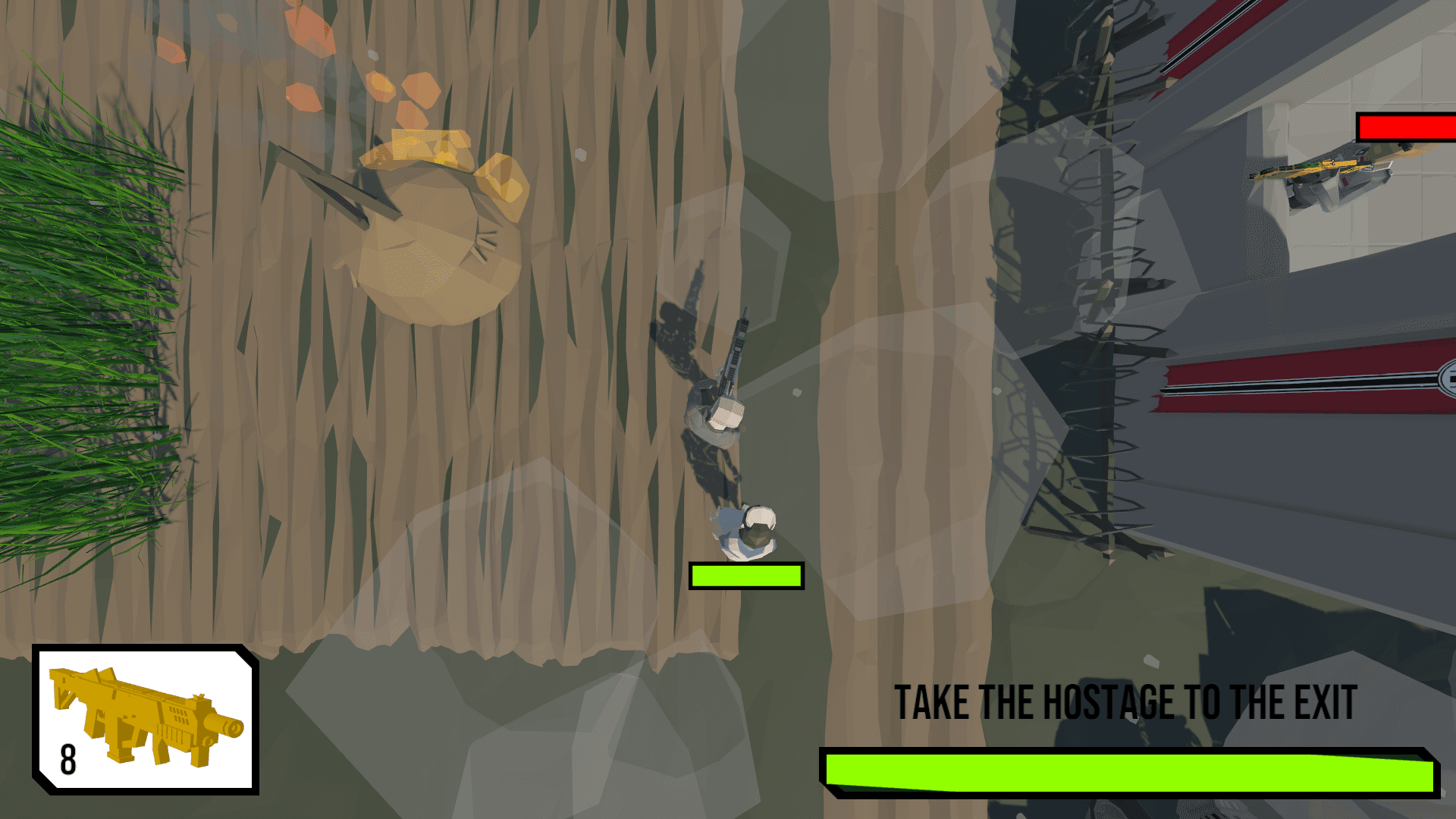The width and height of the screenshot is (1456, 819).
Task: Click the 'Take the hostage to the exit' objective
Action: (1125, 703)
